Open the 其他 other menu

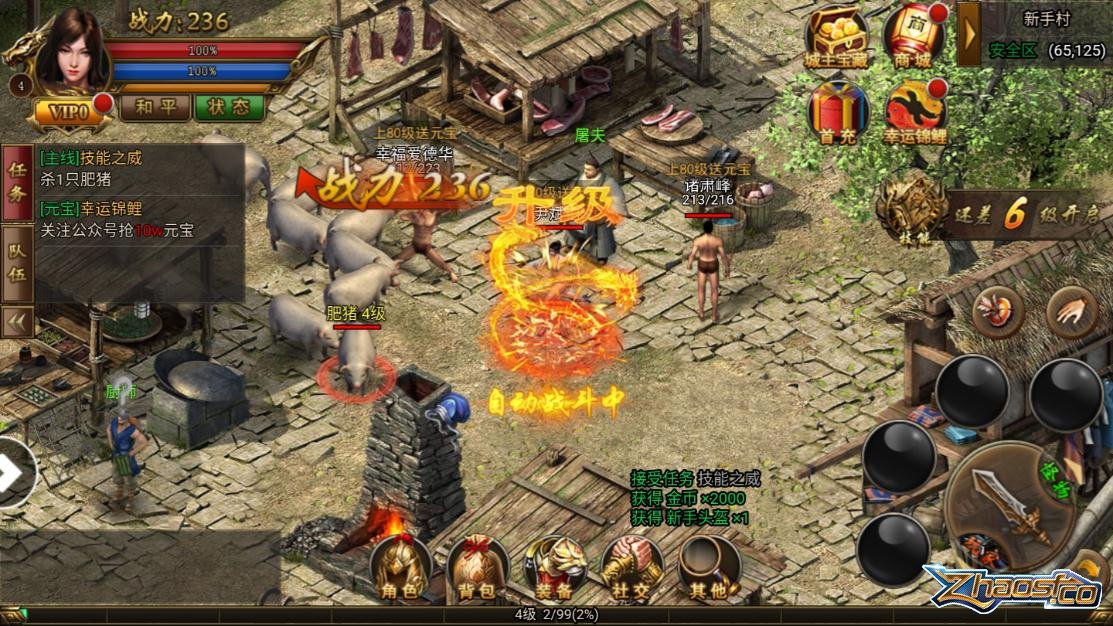tap(709, 570)
